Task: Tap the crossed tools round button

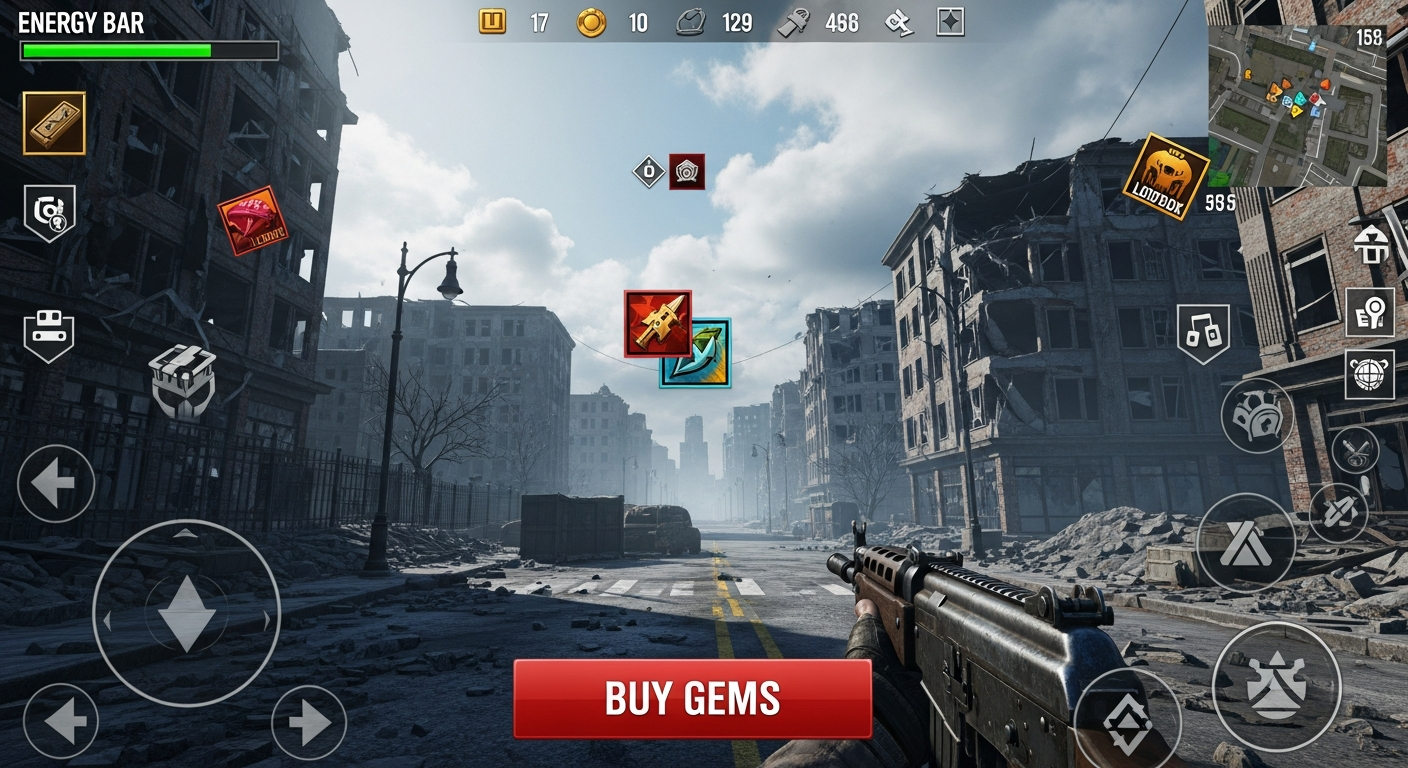Action: tap(1355, 449)
